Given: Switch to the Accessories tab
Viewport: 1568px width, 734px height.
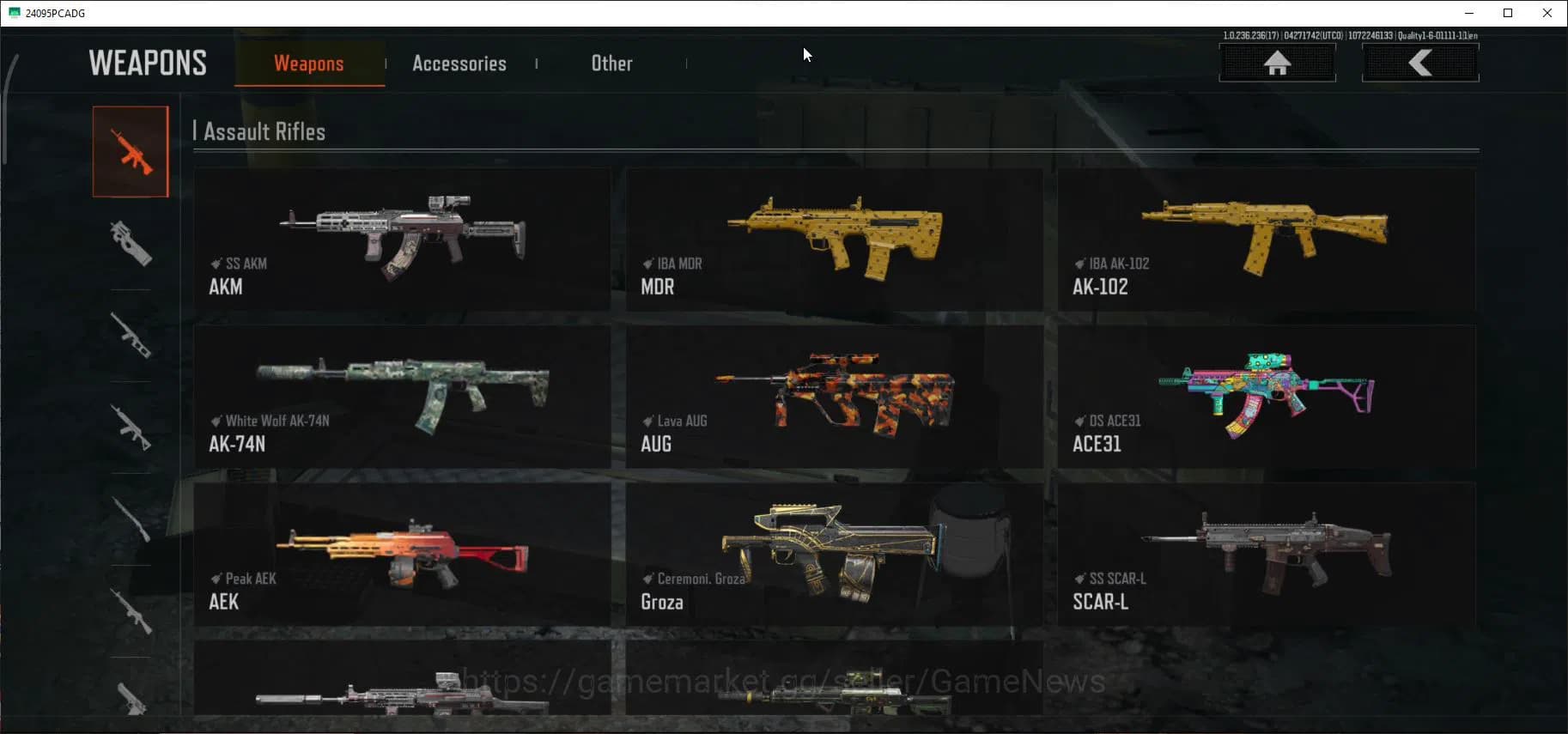Looking at the screenshot, I should (x=459, y=63).
